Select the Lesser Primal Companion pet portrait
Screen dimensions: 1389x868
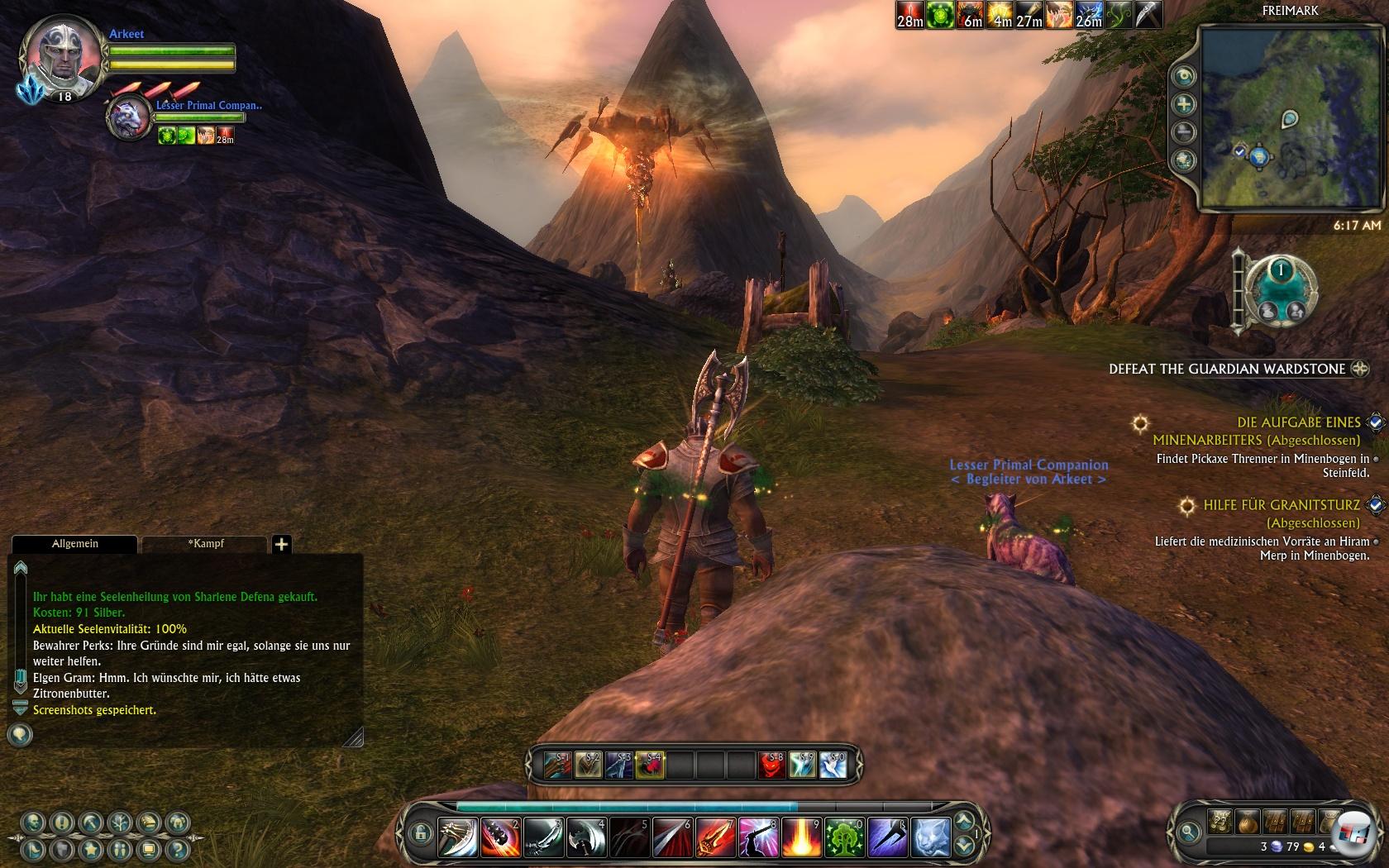[x=130, y=117]
